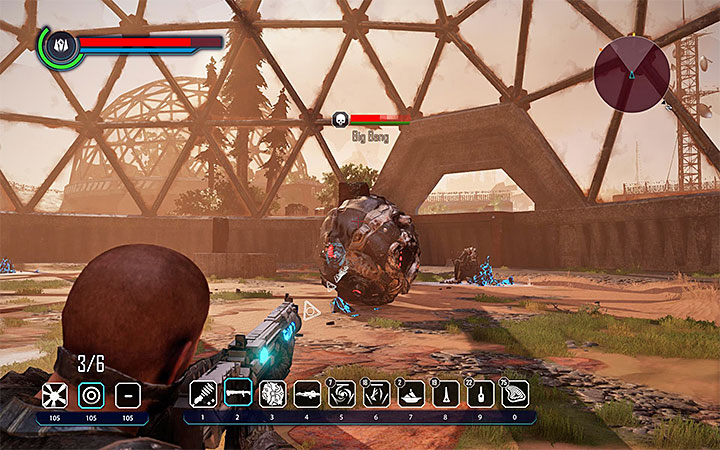Activate the slot 6 consumable item
This screenshot has height=450, width=720.
(377, 394)
